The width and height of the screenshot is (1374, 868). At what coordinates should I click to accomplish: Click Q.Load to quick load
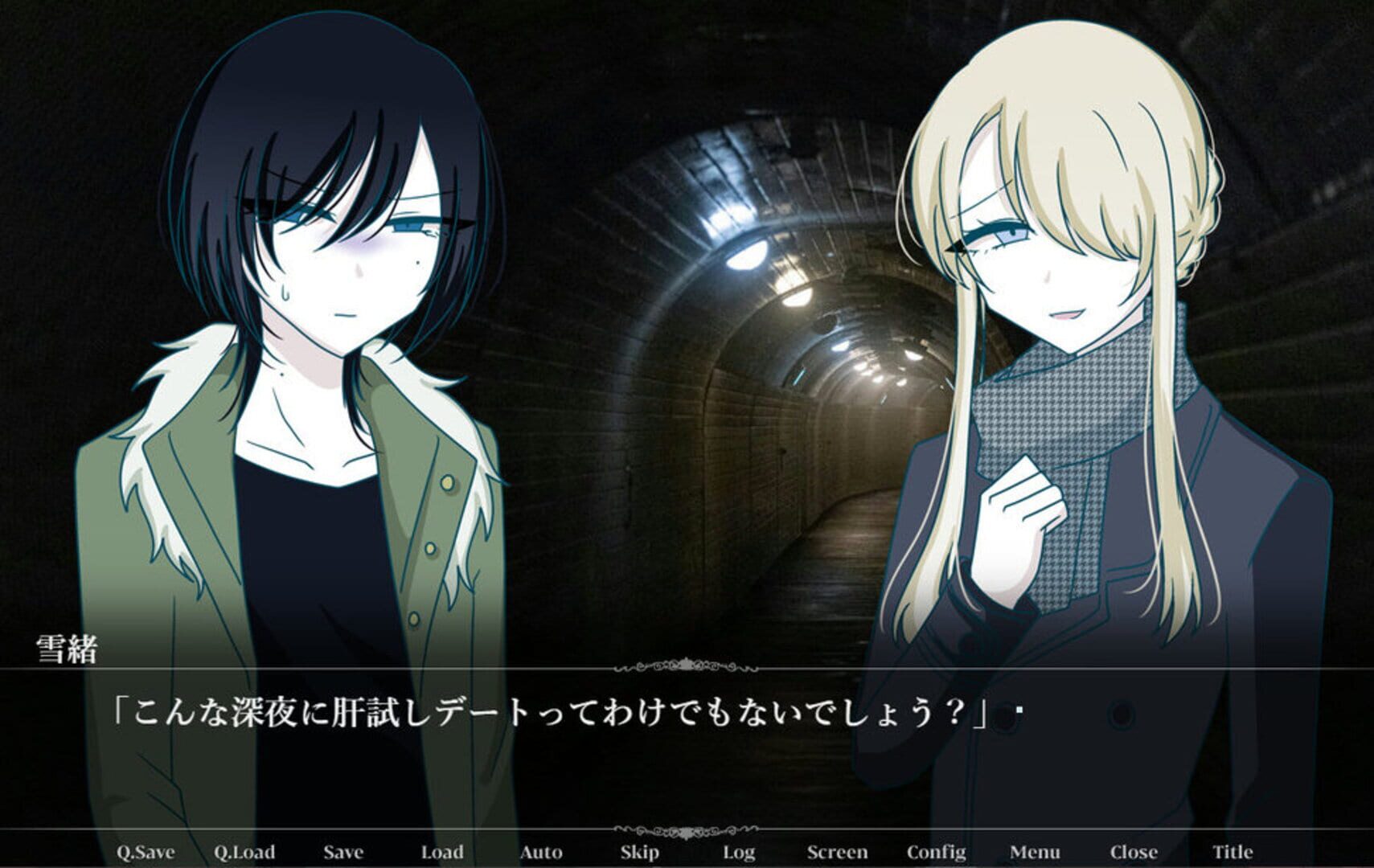(x=244, y=850)
